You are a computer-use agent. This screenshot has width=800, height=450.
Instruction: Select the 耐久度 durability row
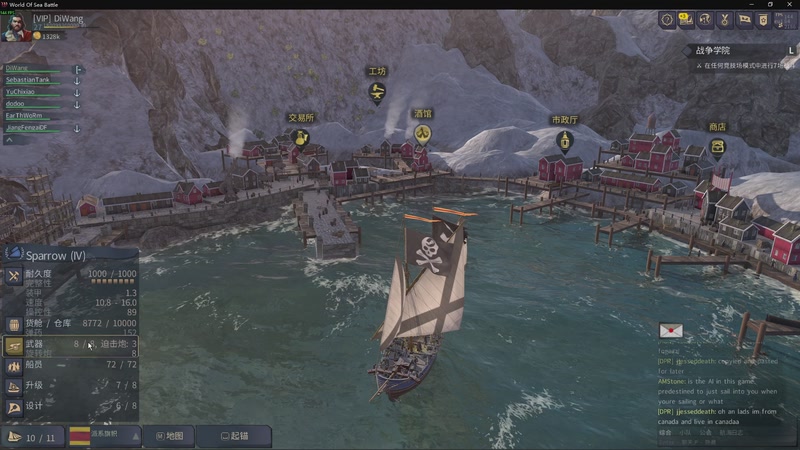point(70,274)
